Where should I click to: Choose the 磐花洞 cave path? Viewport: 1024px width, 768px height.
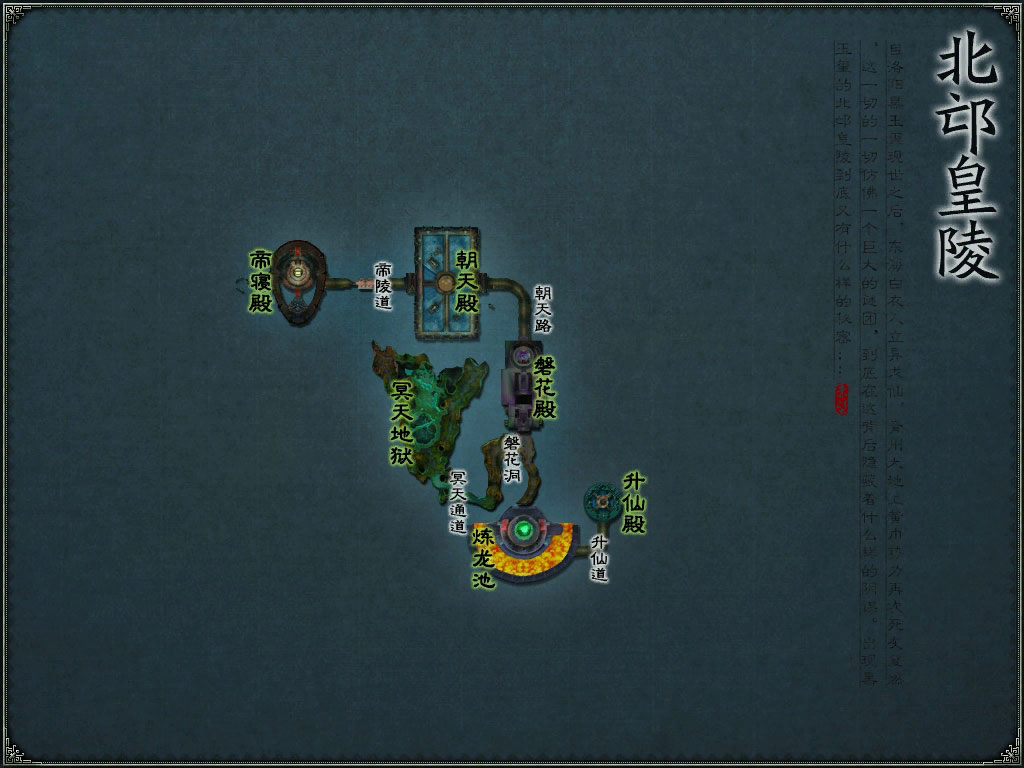point(512,461)
